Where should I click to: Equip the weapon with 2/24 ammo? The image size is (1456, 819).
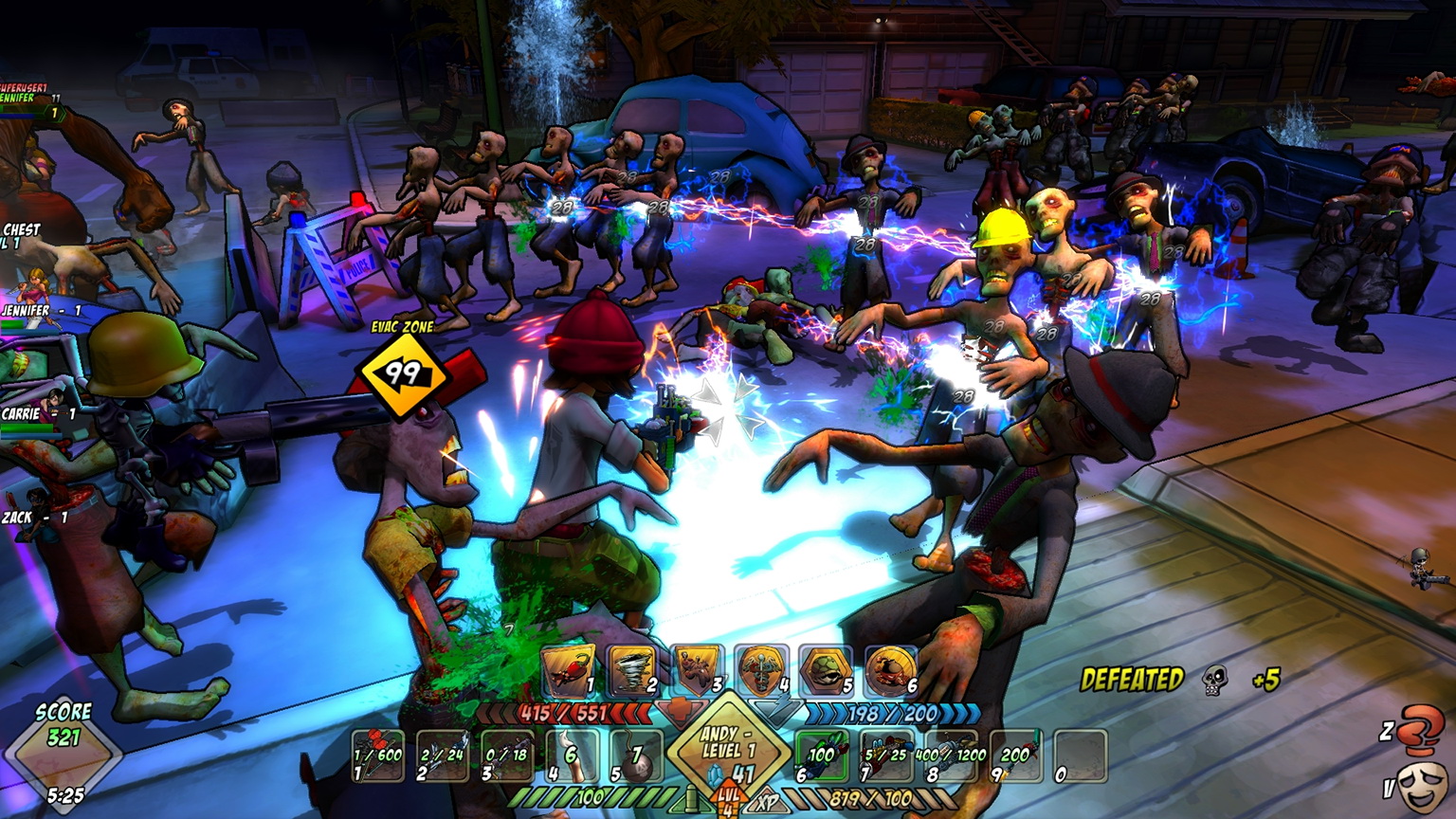pyautogui.click(x=442, y=755)
